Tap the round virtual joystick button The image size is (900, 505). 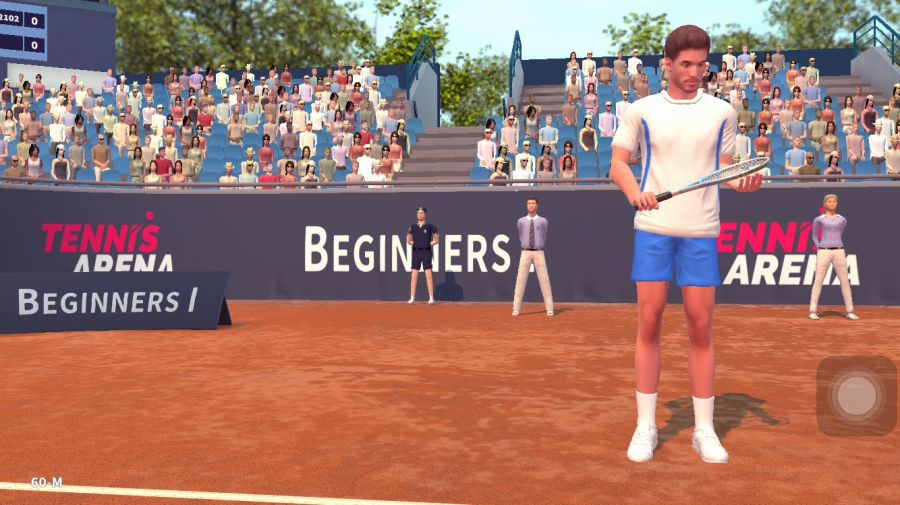[x=856, y=396]
